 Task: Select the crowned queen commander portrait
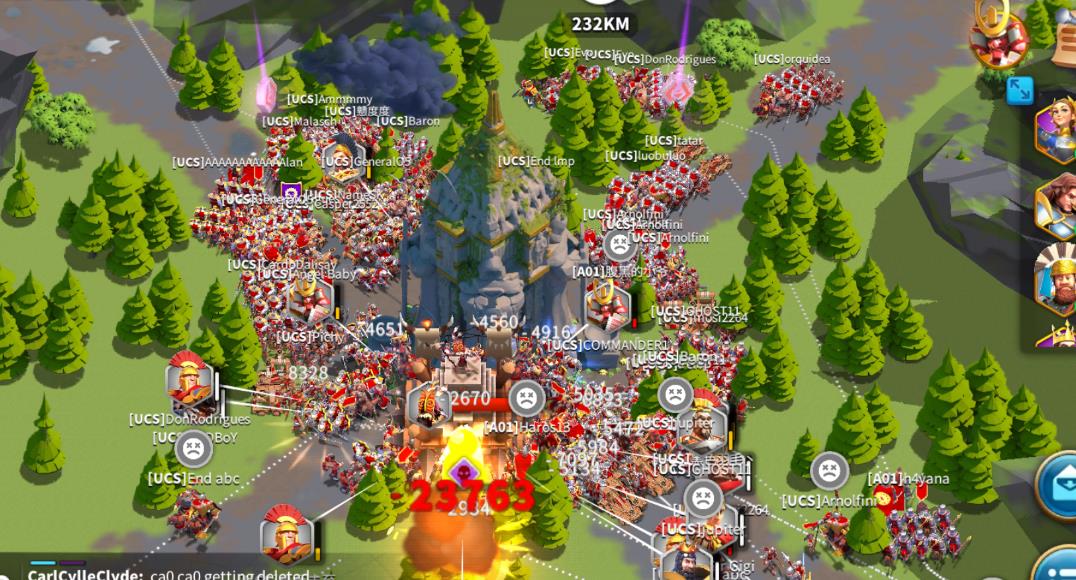click(x=1055, y=131)
